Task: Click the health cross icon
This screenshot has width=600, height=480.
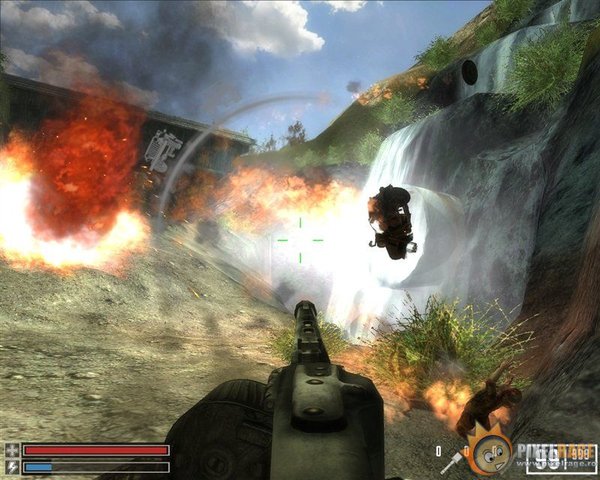Action: click(12, 450)
